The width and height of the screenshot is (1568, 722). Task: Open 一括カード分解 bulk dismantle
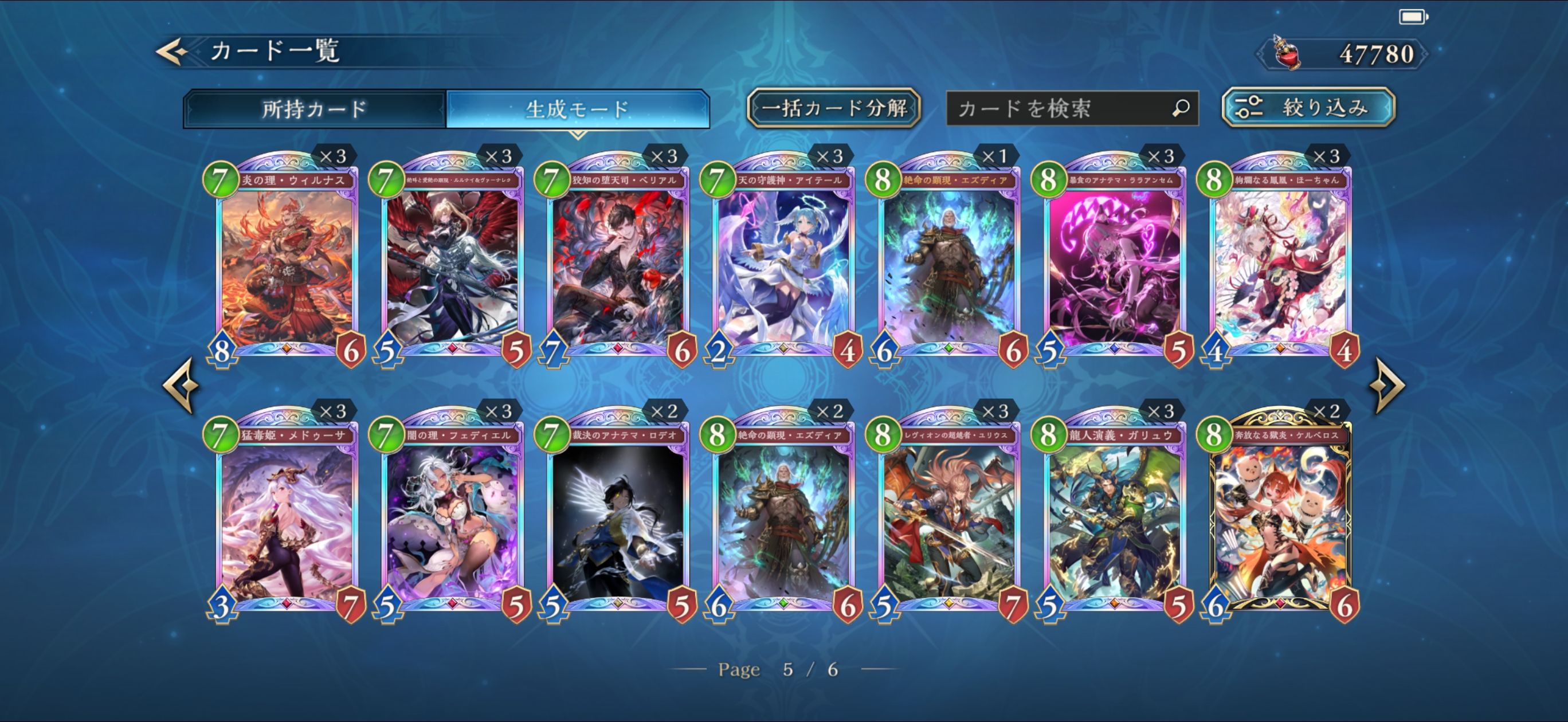tap(833, 108)
